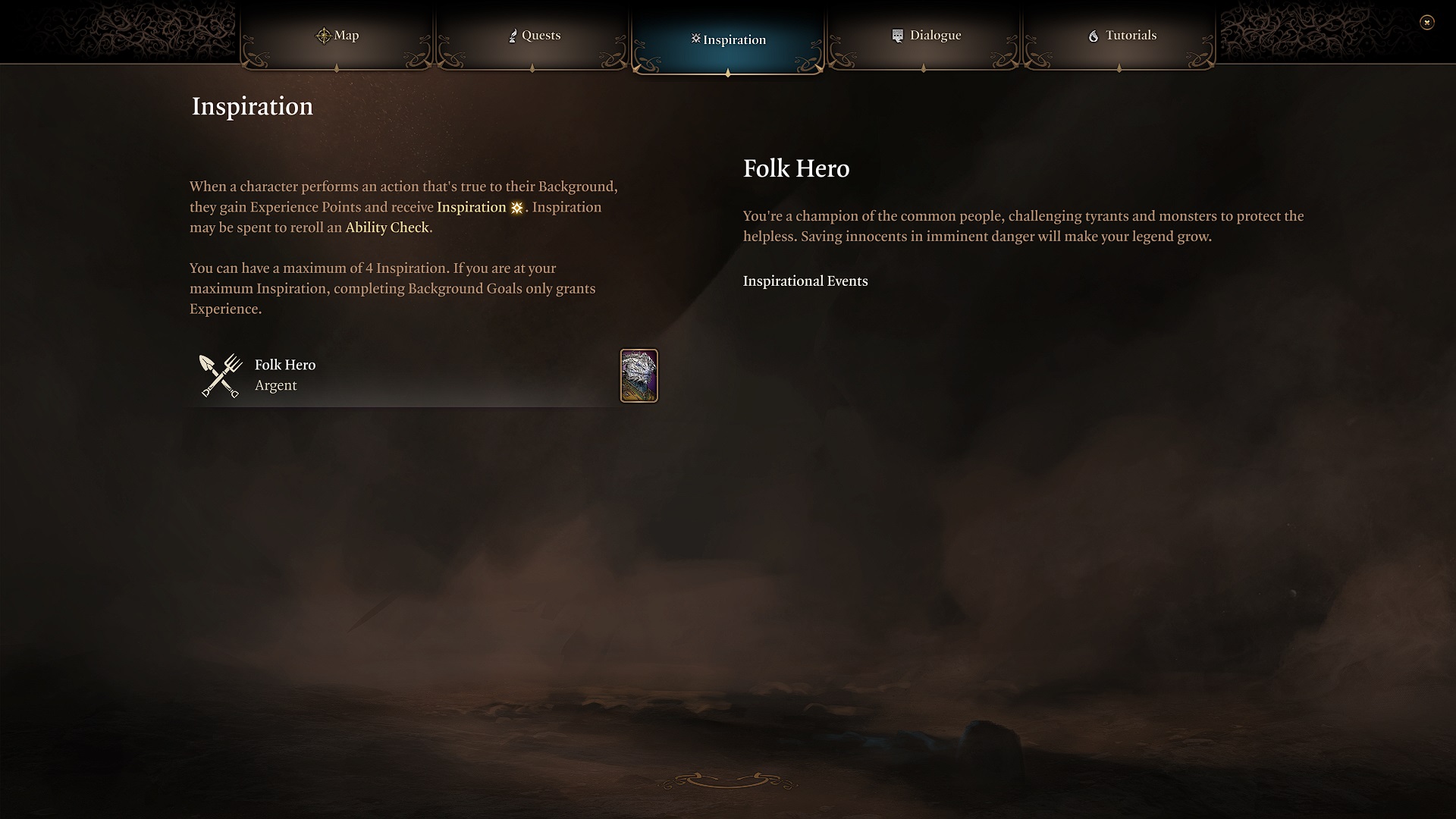Click the quill icon on the Quests tab
Viewport: 1456px width, 819px height.
tap(513, 35)
